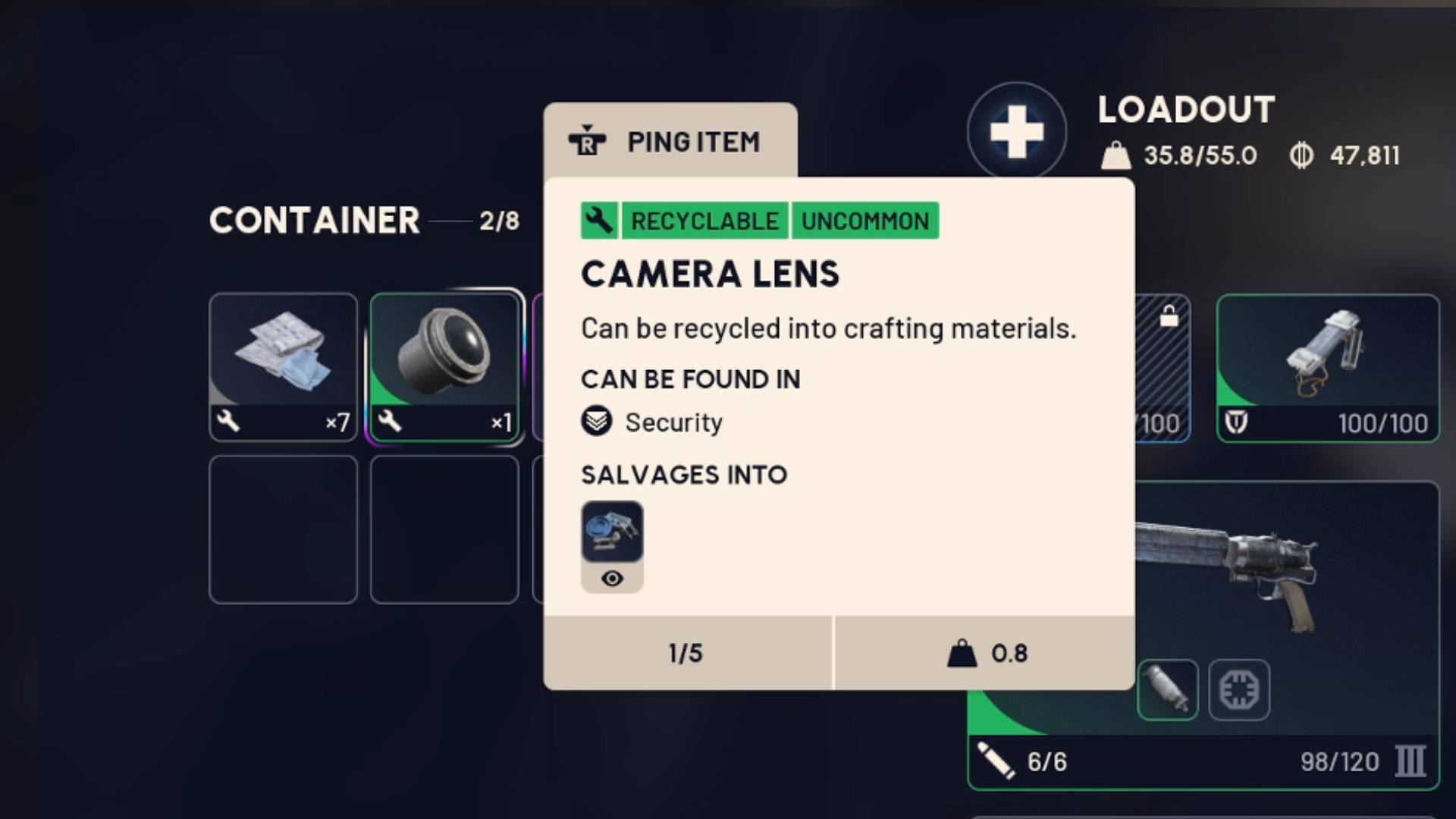Toggle the eye preview under the salvage material
This screenshot has height=819, width=1456.
612,578
